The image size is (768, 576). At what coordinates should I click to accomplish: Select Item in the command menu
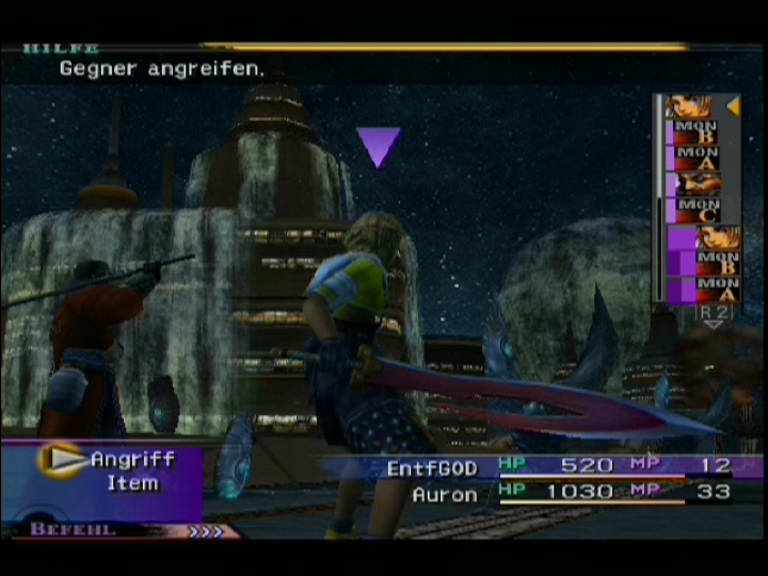point(132,484)
